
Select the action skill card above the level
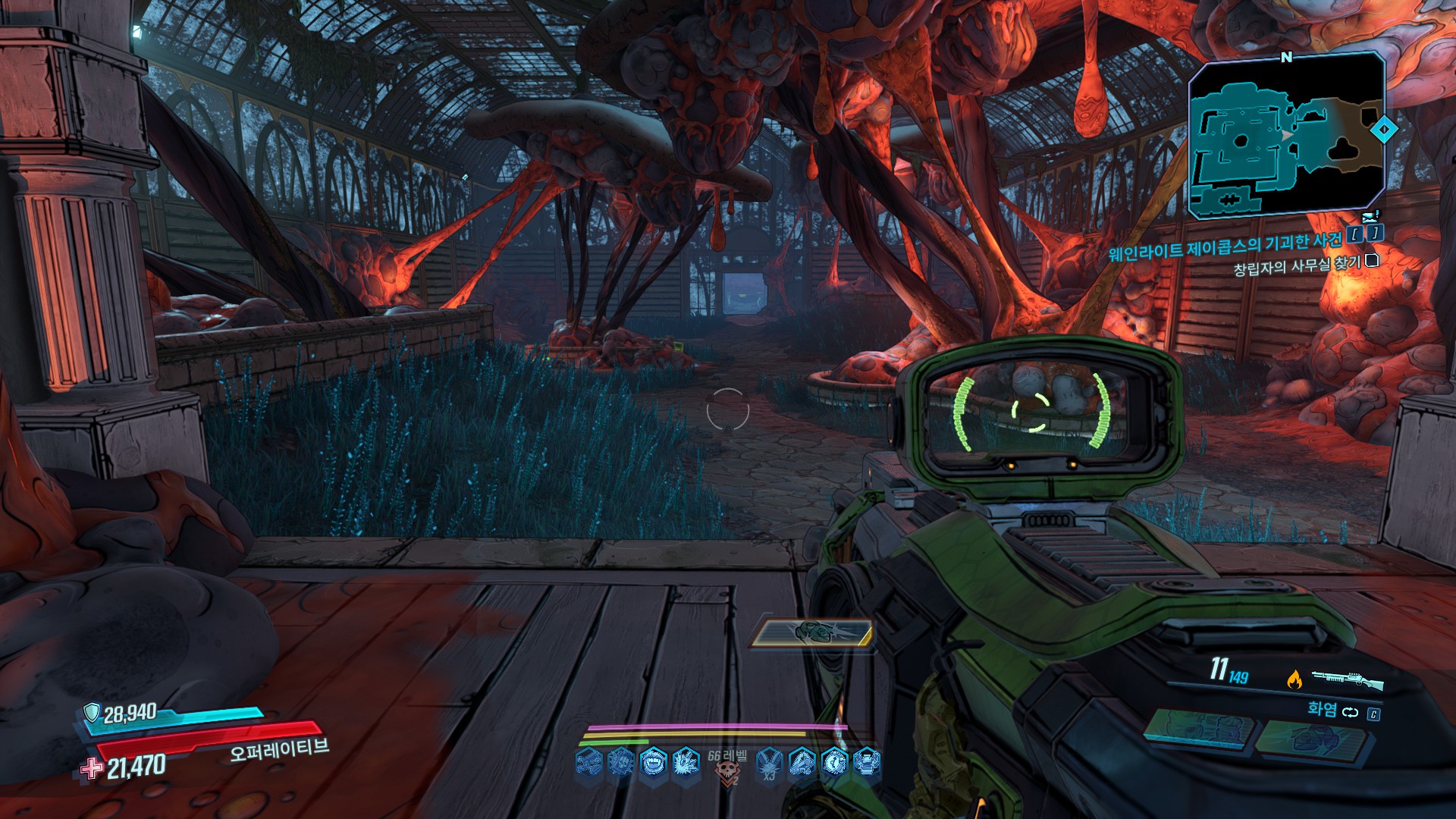812,633
